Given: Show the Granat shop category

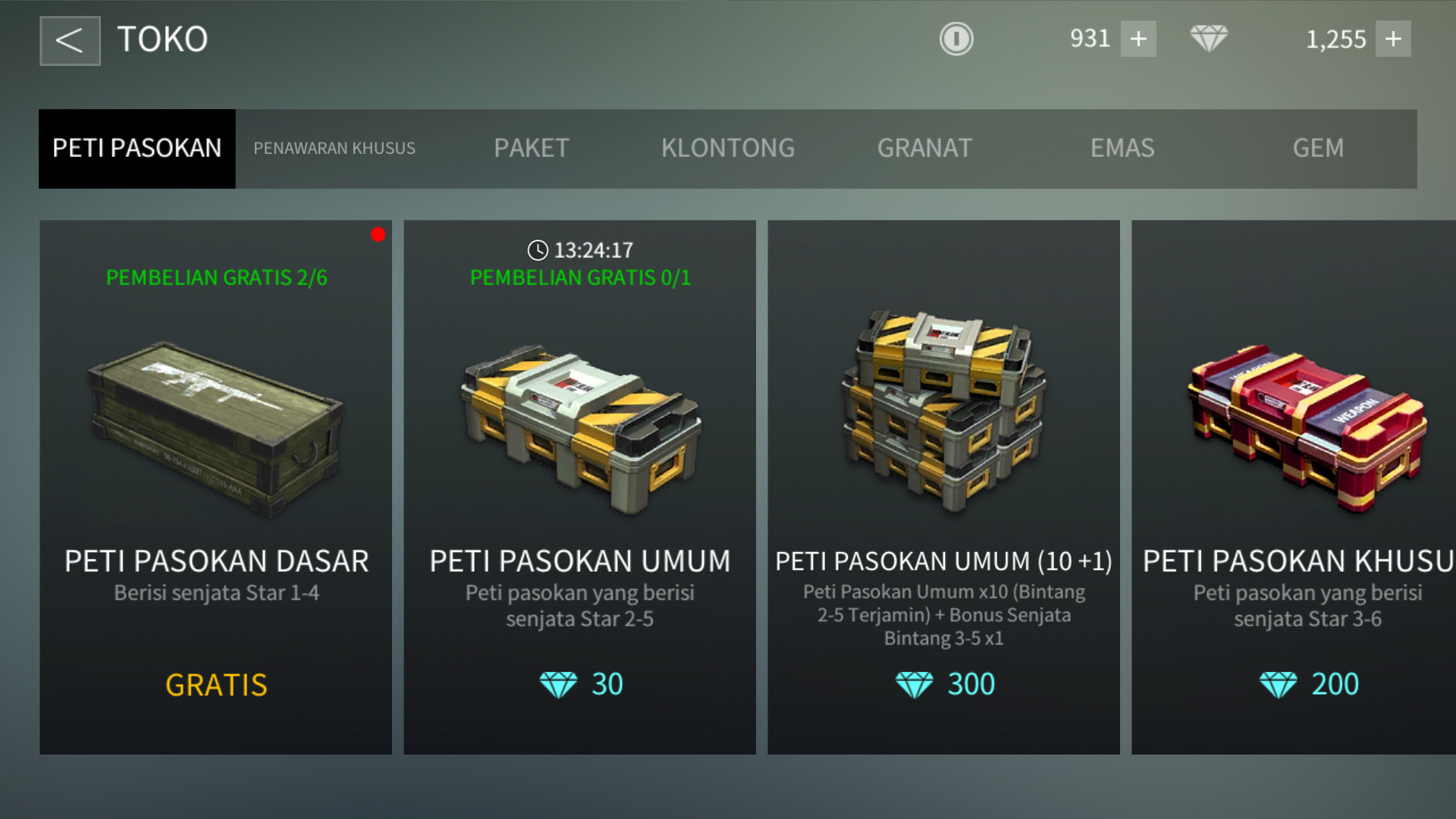Looking at the screenshot, I should click(x=924, y=149).
